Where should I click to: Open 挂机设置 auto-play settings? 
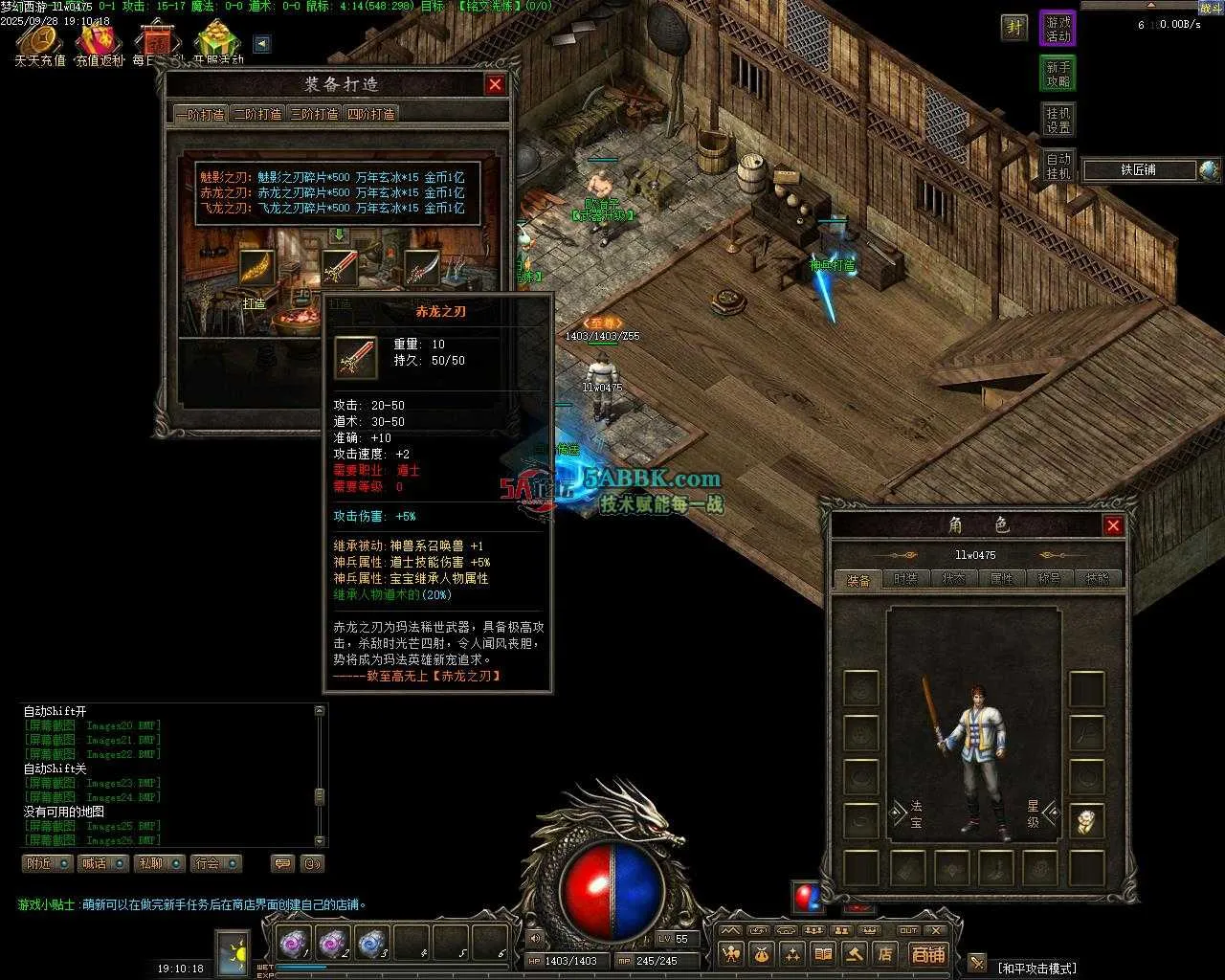(x=1058, y=120)
